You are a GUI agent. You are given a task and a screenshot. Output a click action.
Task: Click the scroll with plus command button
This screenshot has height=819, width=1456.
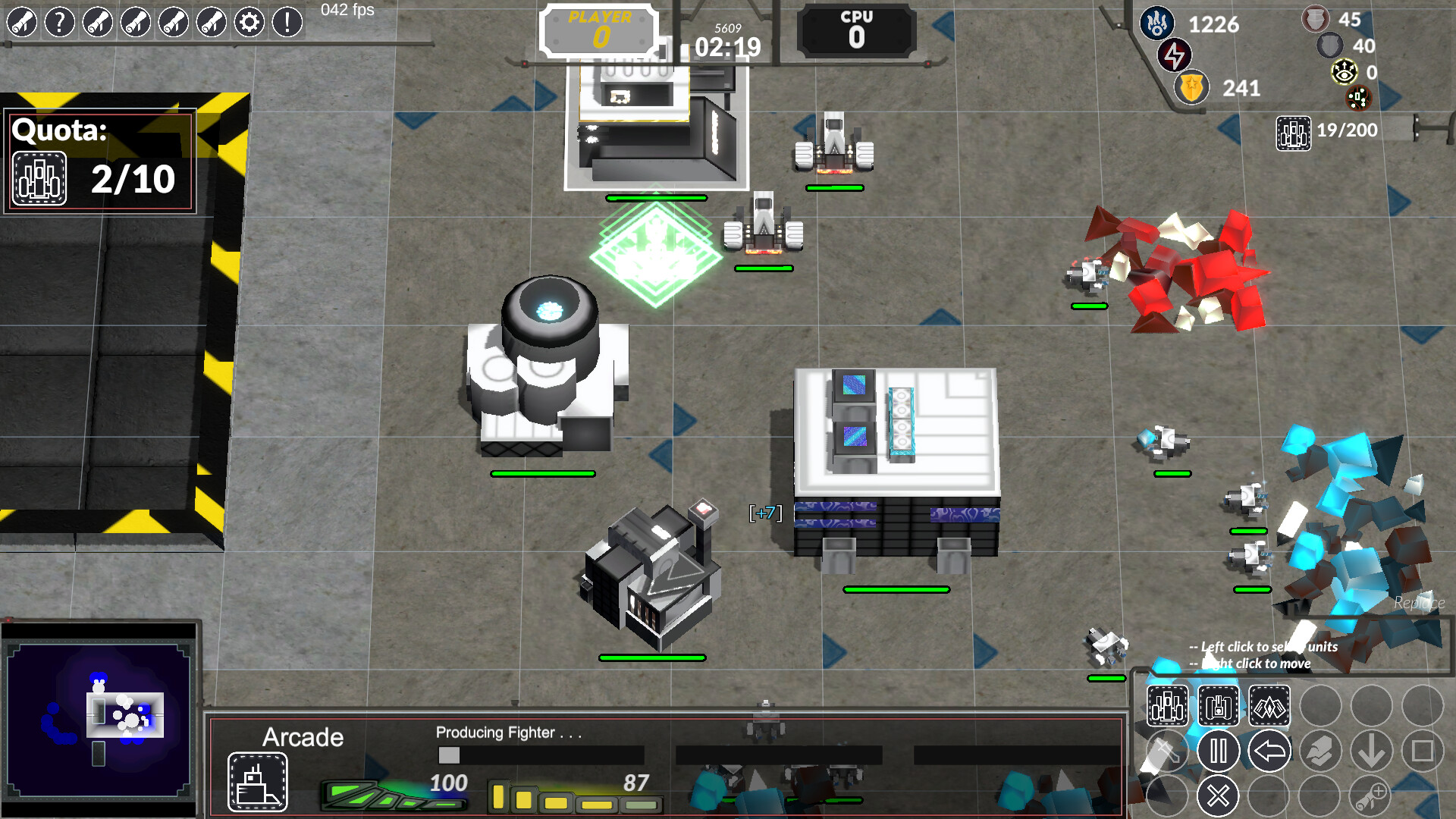coord(1371,796)
